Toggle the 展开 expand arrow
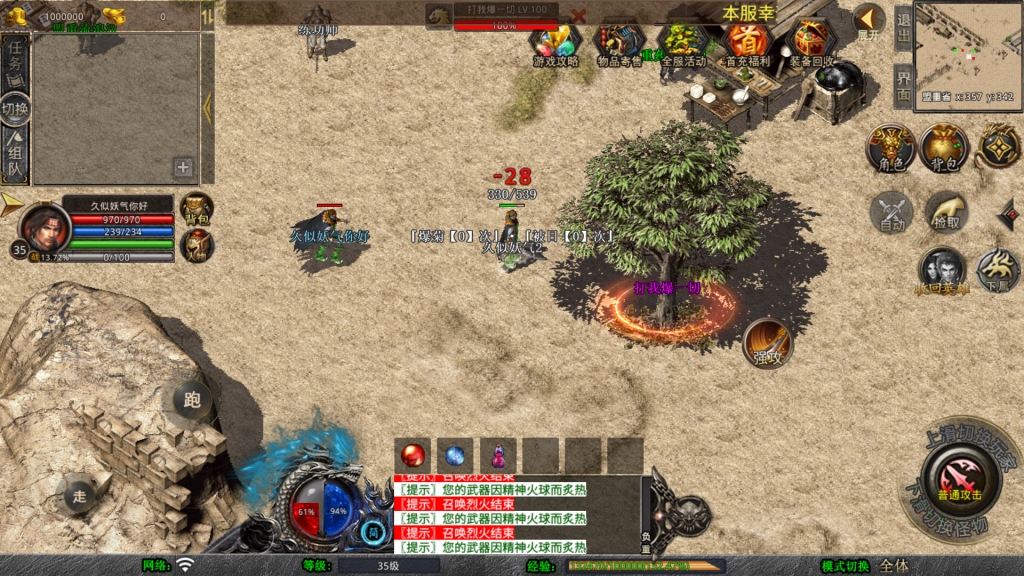Viewport: 1024px width, 576px height. tap(869, 20)
